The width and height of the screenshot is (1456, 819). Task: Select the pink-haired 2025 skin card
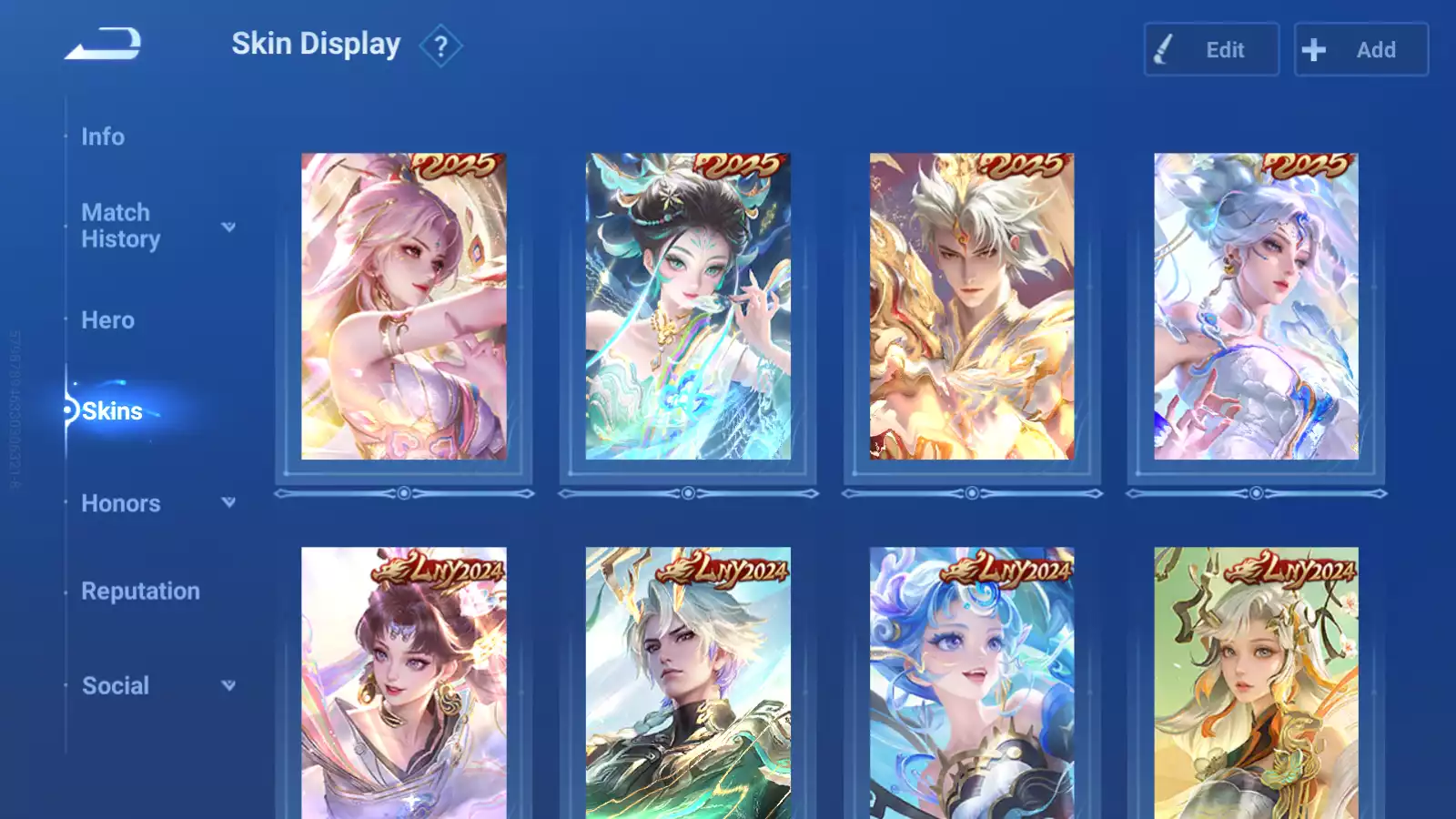click(x=404, y=307)
